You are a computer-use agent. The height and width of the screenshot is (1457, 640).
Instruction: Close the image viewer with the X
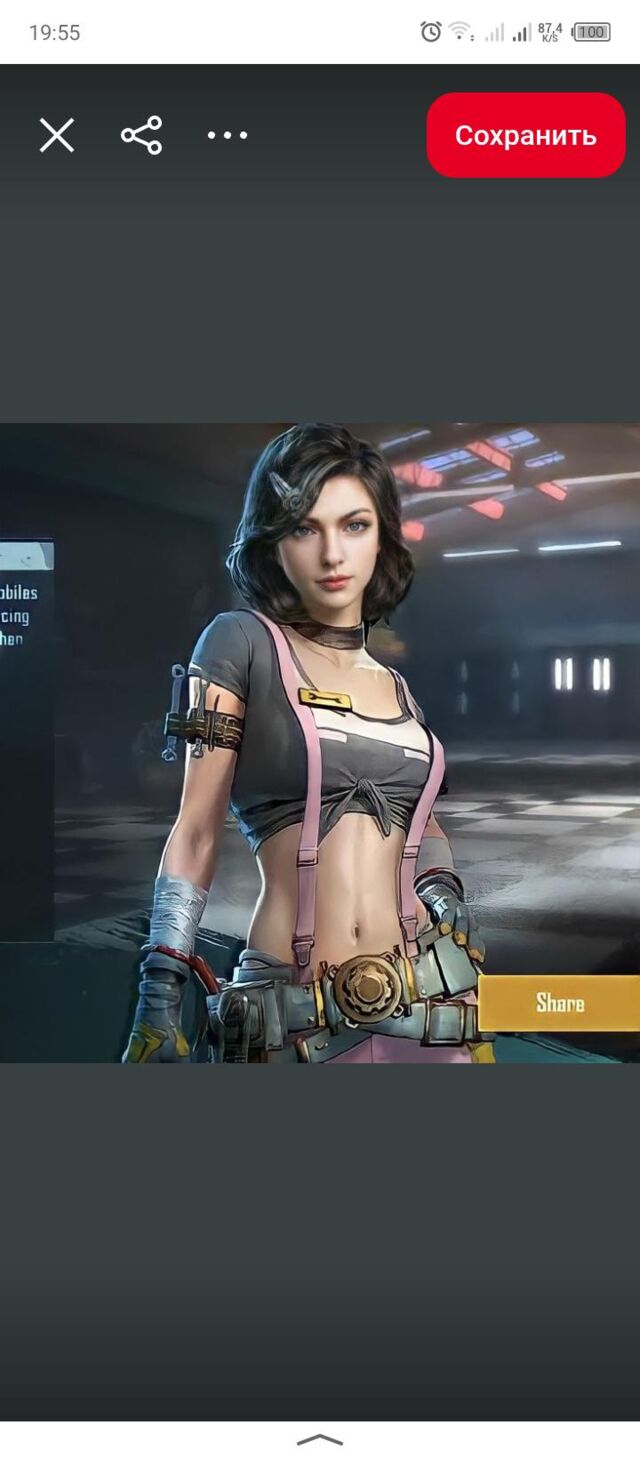coord(57,135)
